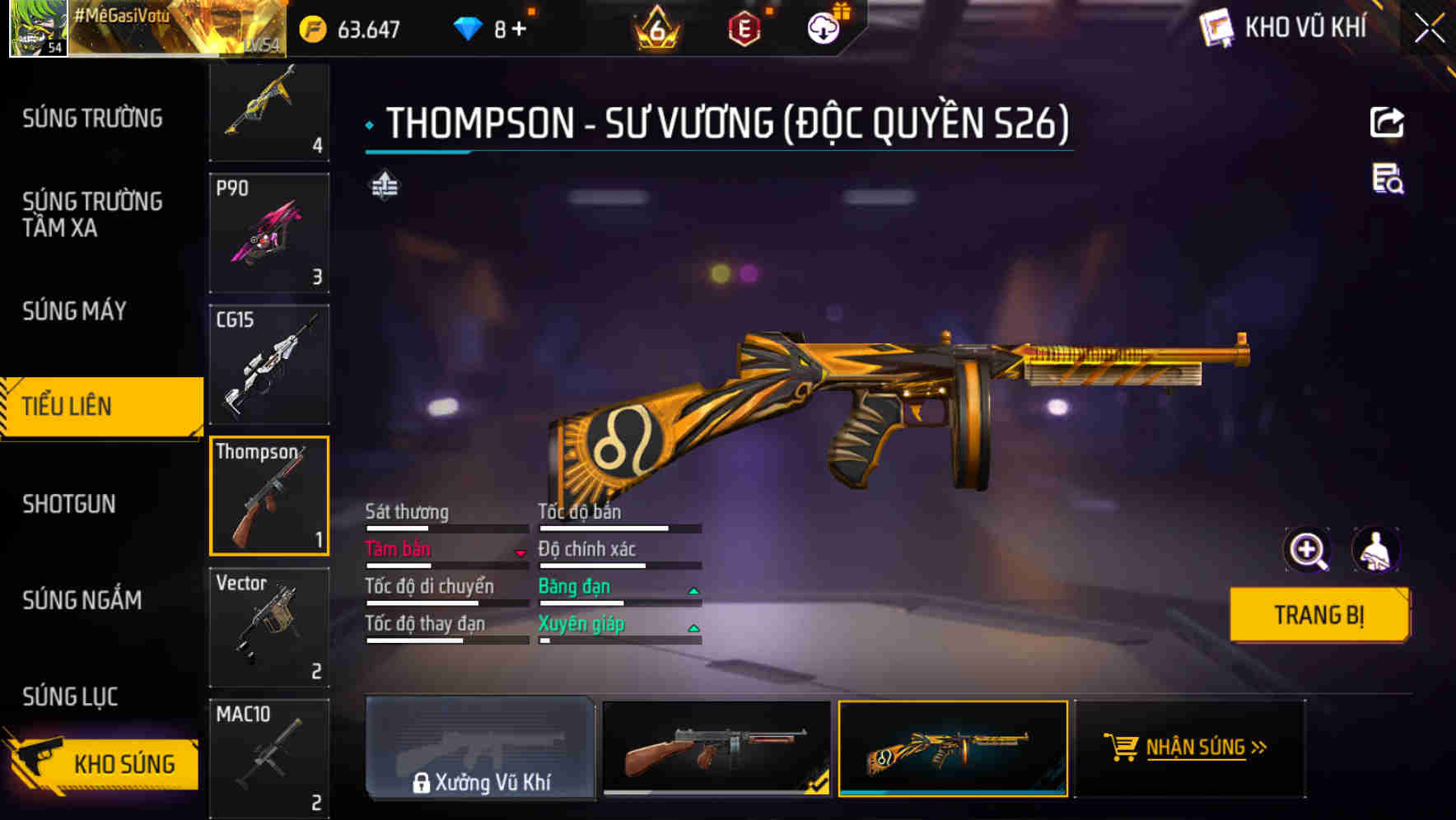Toggle the Xuyên giáp green arrow indicator
Viewport: 1456px width, 820px height.
click(694, 627)
